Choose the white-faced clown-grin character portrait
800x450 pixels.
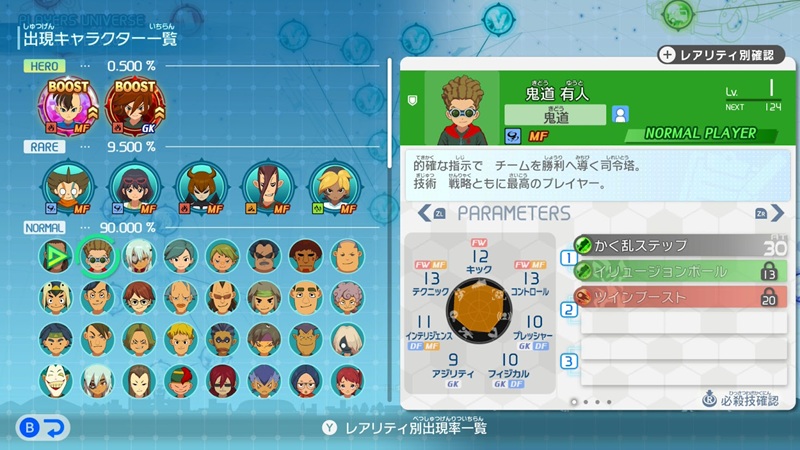(x=55, y=381)
